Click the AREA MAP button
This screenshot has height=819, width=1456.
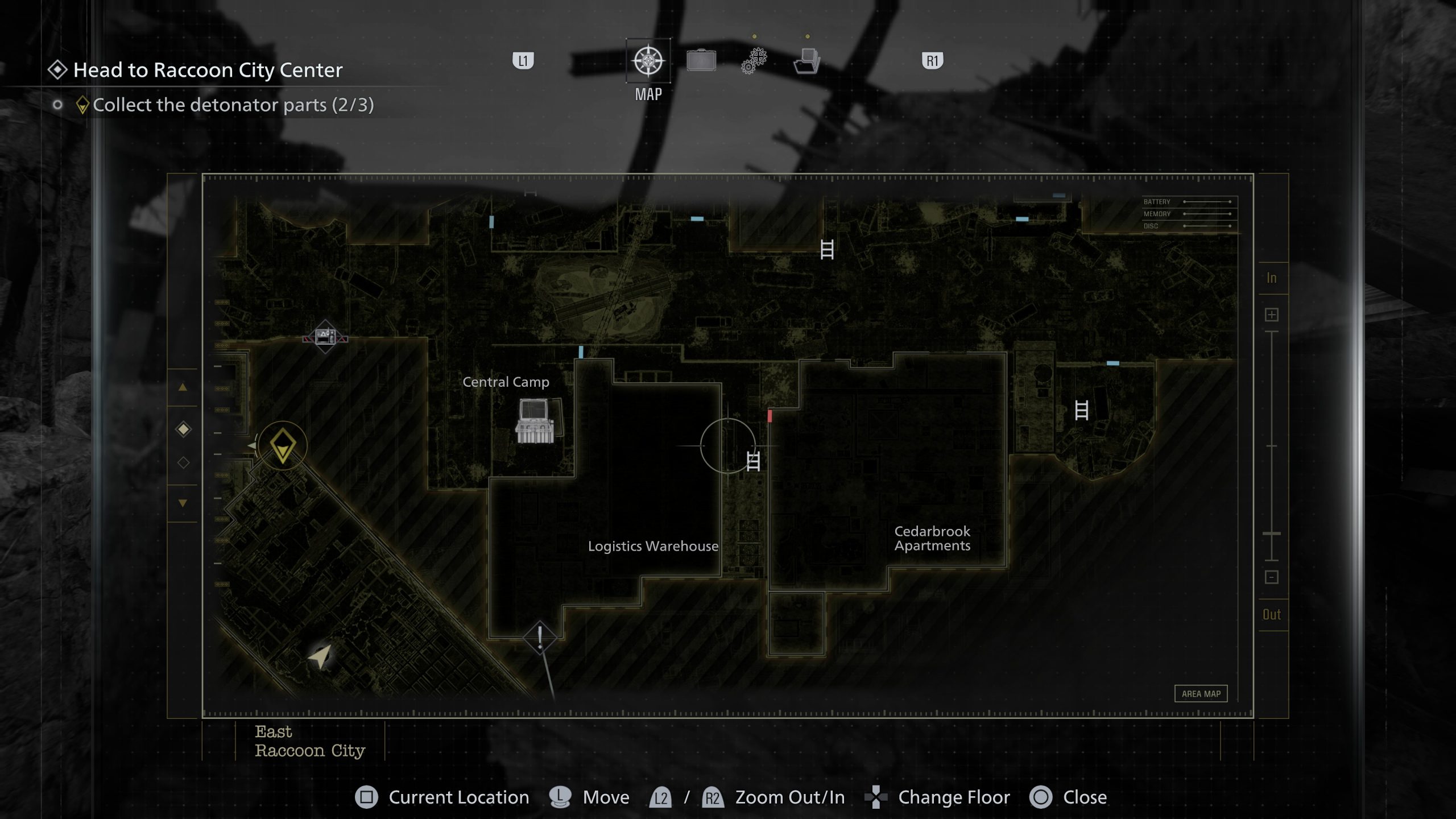[1201, 693]
